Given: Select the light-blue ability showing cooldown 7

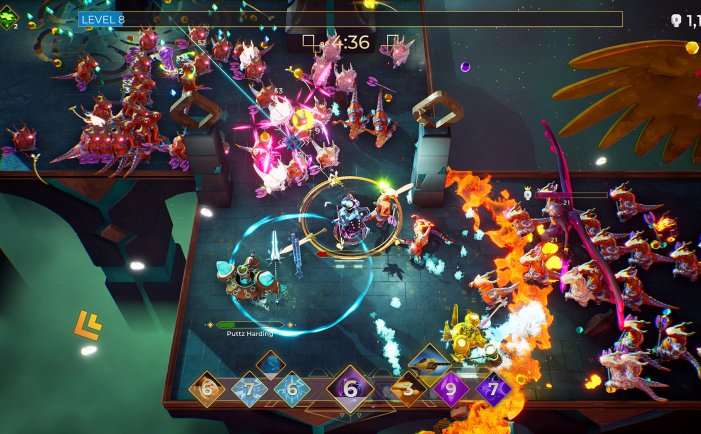Looking at the screenshot, I should [249, 390].
